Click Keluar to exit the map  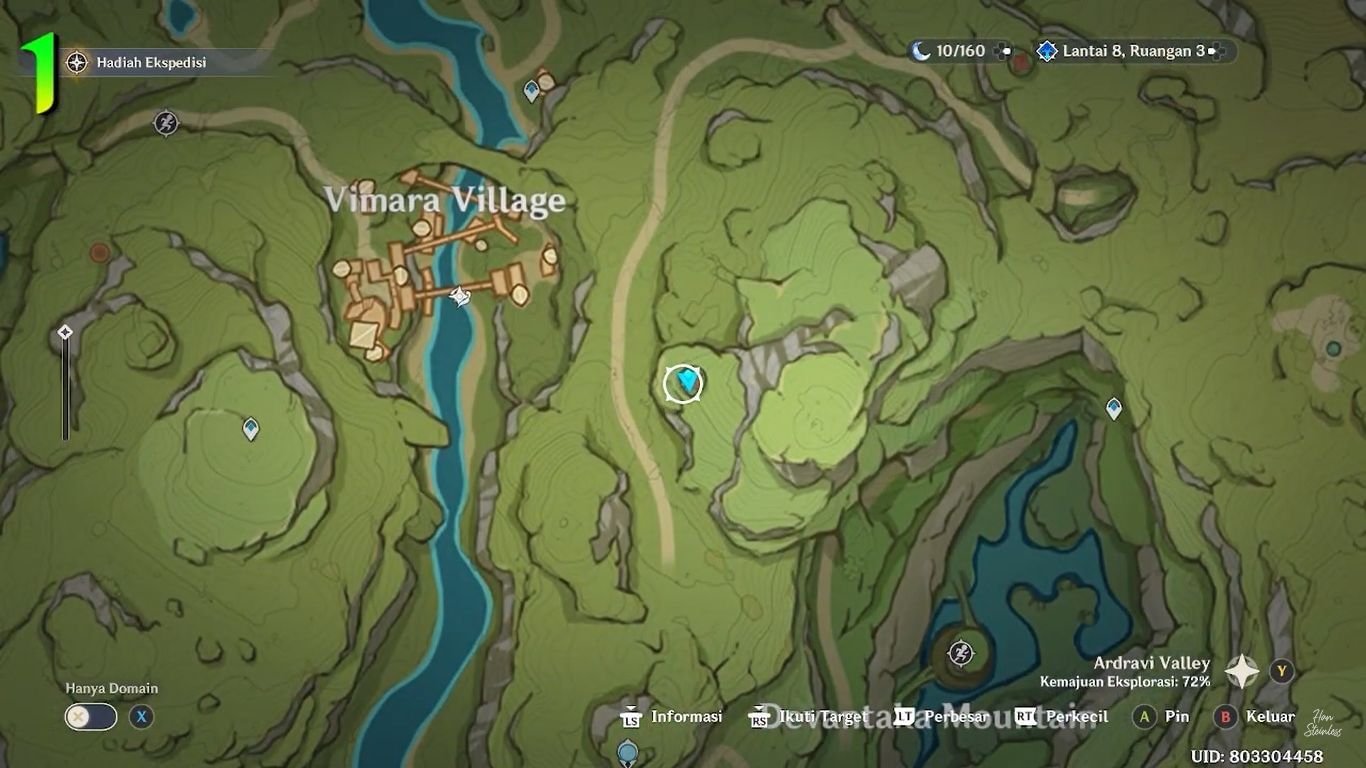click(x=1268, y=717)
